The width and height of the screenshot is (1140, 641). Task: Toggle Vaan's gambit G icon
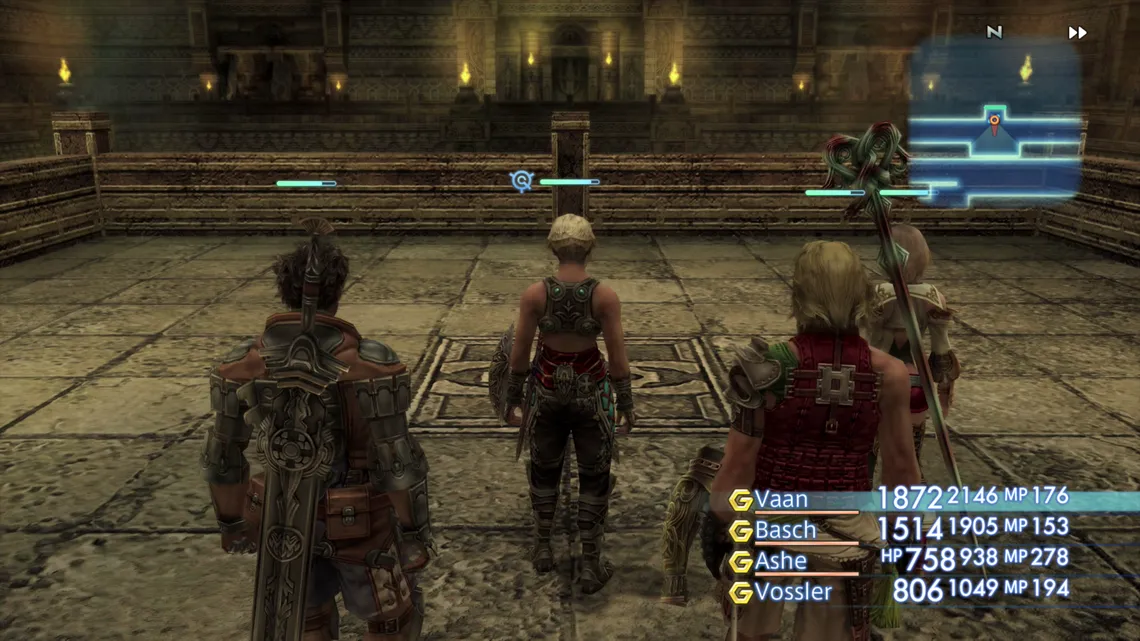click(740, 500)
